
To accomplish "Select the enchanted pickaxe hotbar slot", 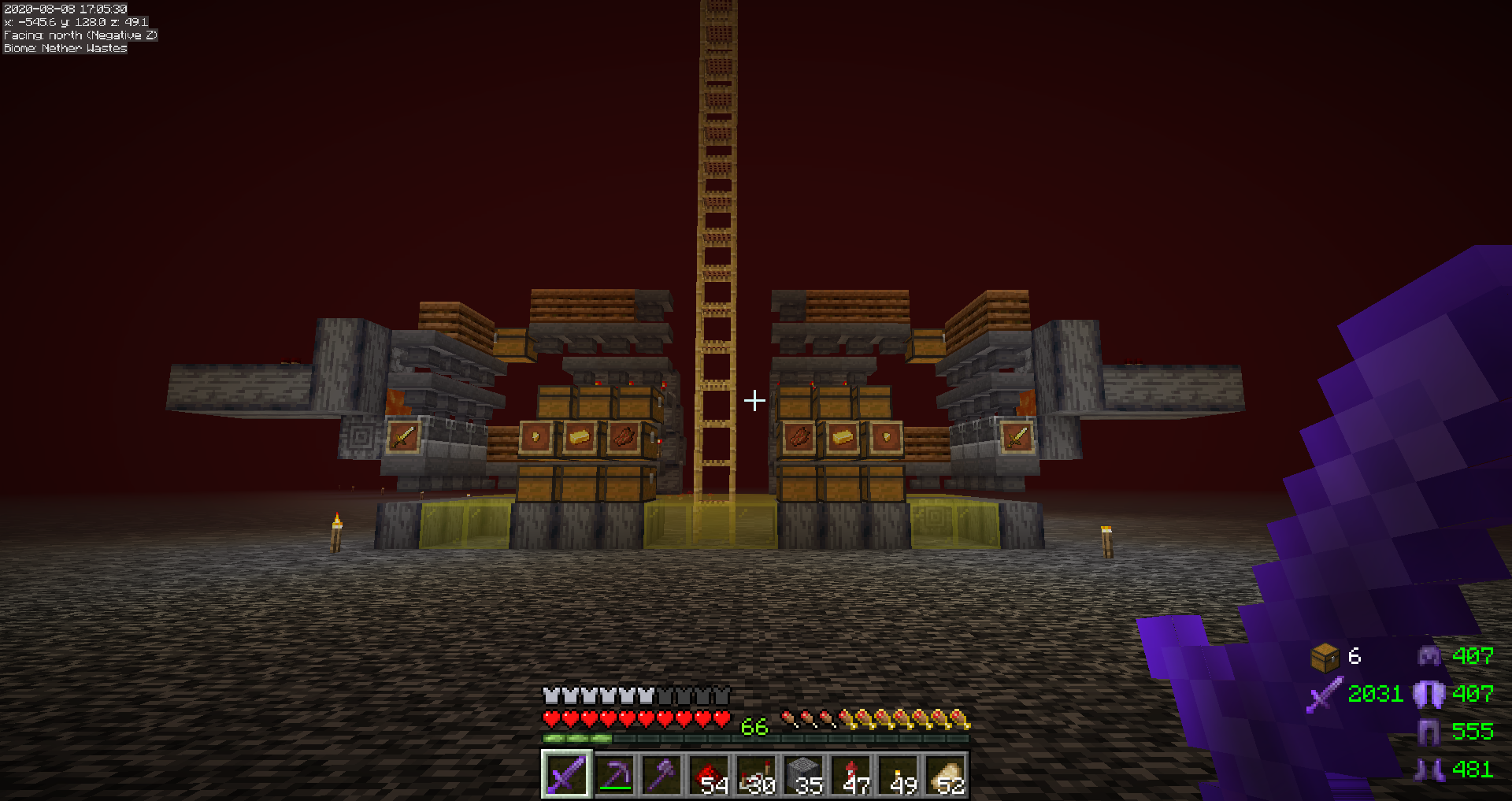I will click(614, 775).
